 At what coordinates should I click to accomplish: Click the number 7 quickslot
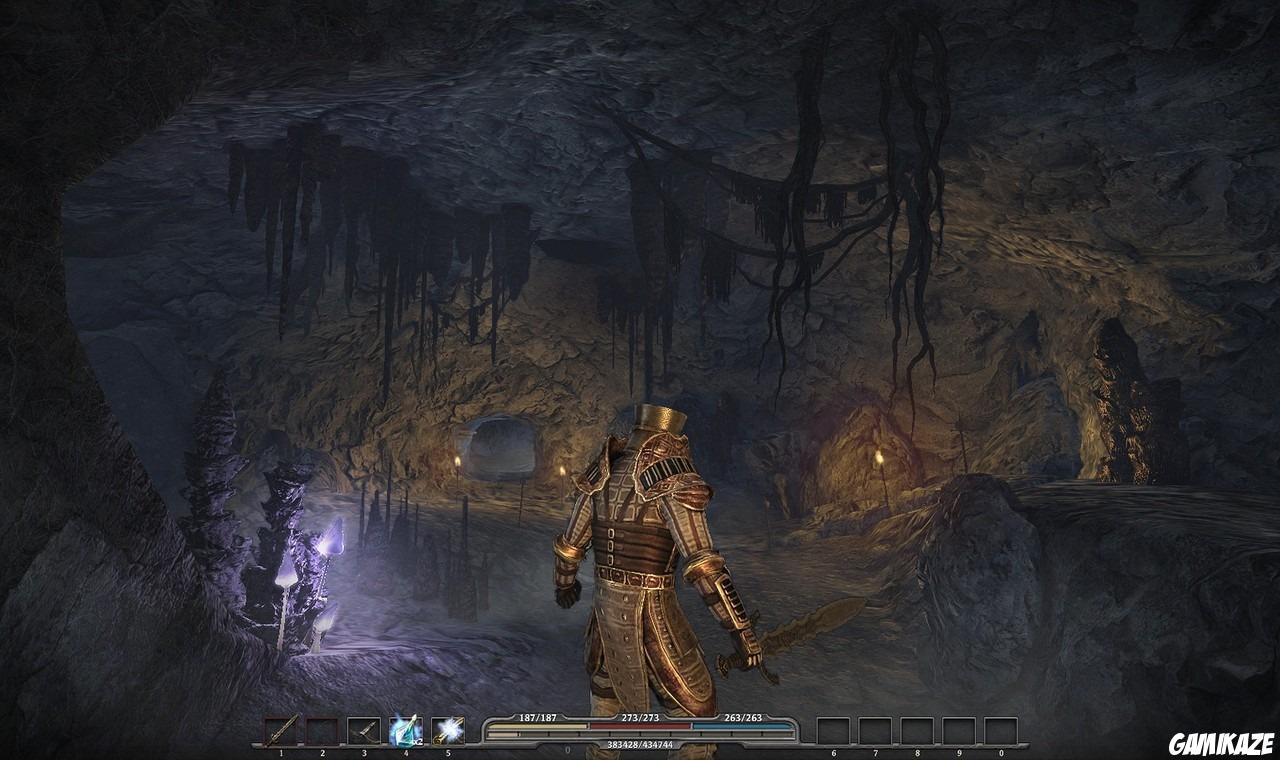click(x=875, y=728)
